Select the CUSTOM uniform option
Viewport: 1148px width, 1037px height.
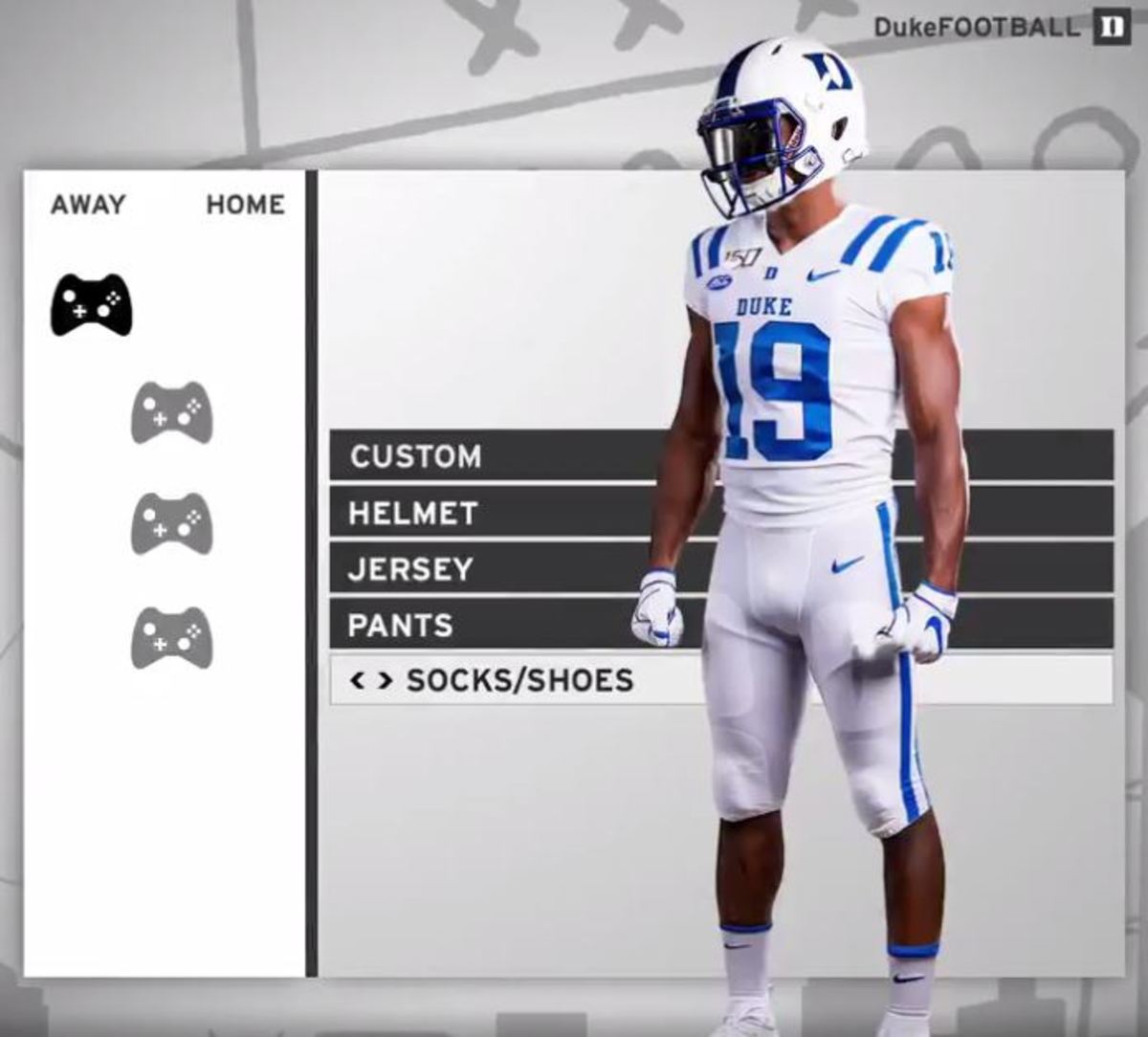coord(415,456)
